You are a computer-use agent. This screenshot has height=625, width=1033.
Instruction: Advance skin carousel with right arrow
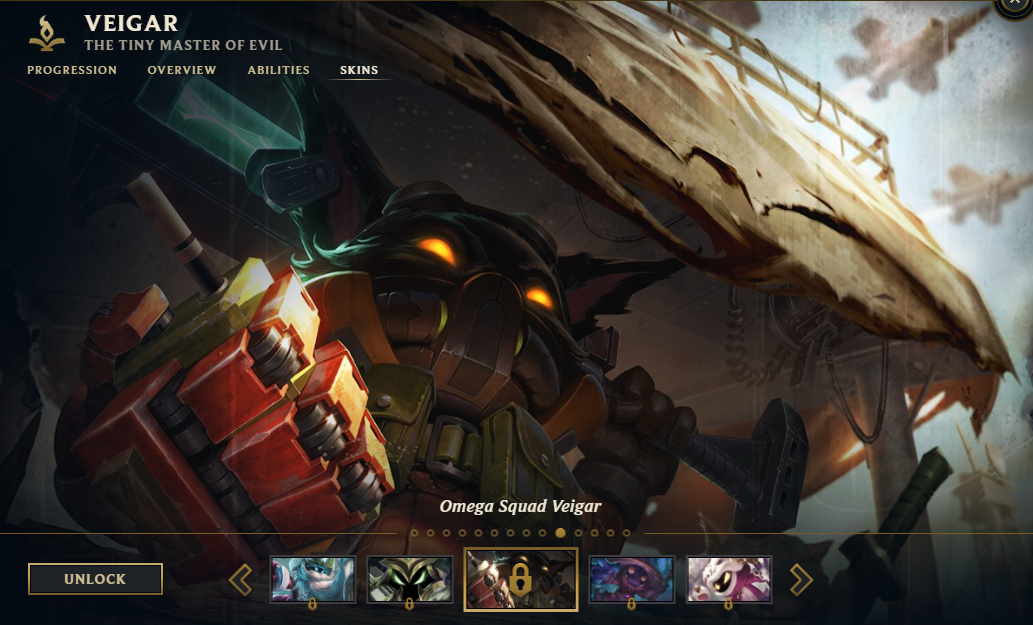801,580
